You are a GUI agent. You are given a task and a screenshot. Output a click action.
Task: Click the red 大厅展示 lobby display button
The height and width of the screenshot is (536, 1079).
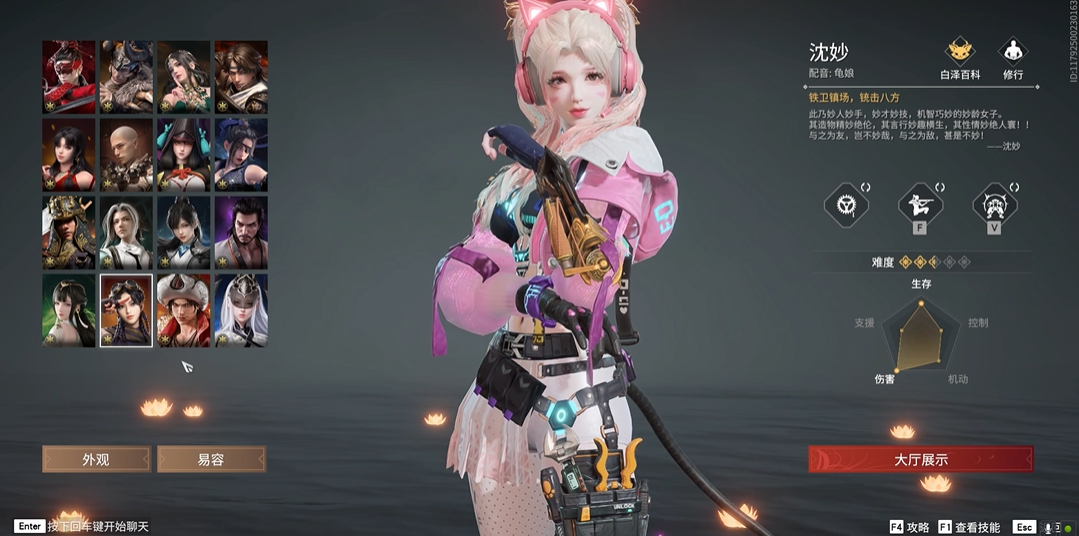(x=920, y=460)
